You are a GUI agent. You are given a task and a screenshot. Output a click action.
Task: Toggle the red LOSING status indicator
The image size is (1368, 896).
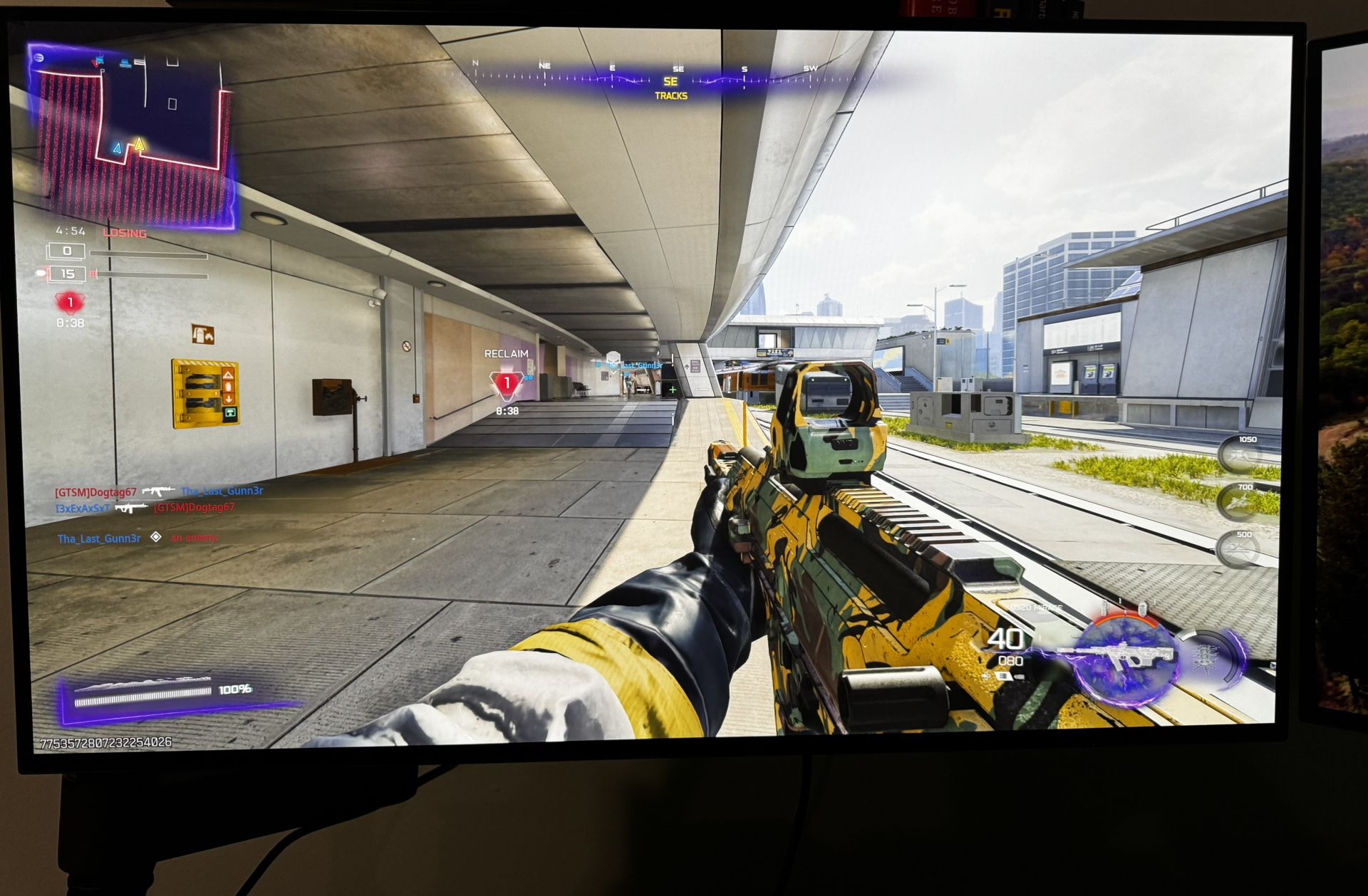point(124,232)
